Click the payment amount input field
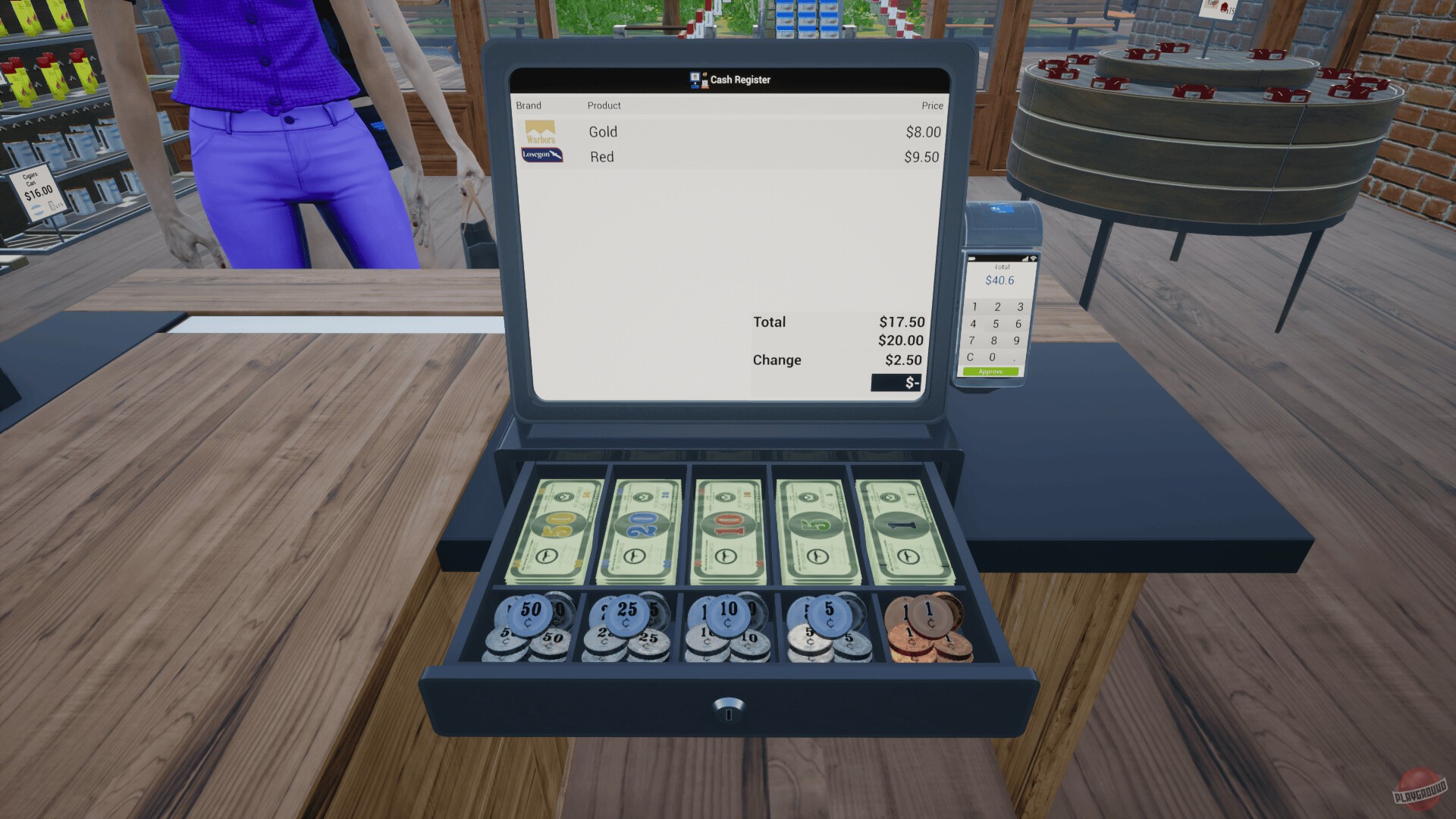Viewport: 1456px width, 819px height. pos(895,383)
